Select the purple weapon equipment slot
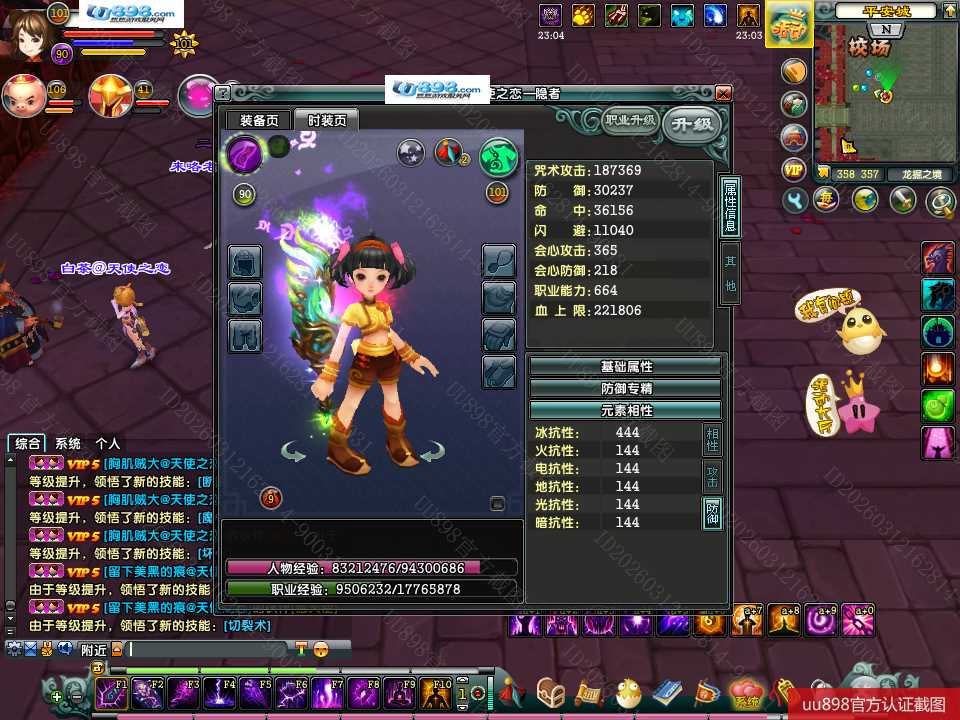The height and width of the screenshot is (720, 960). tap(244, 155)
